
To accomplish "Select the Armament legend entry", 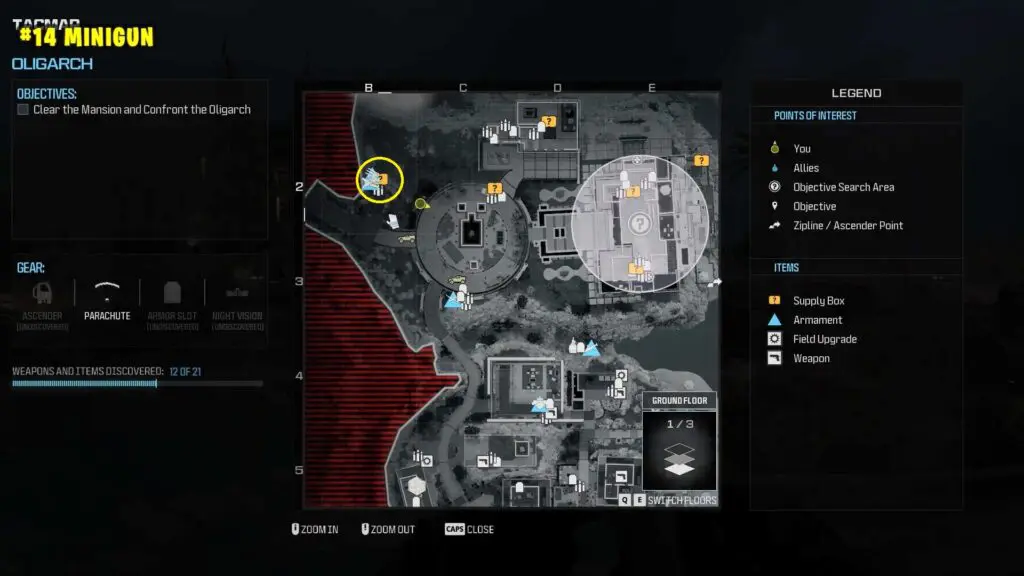I will 817,320.
